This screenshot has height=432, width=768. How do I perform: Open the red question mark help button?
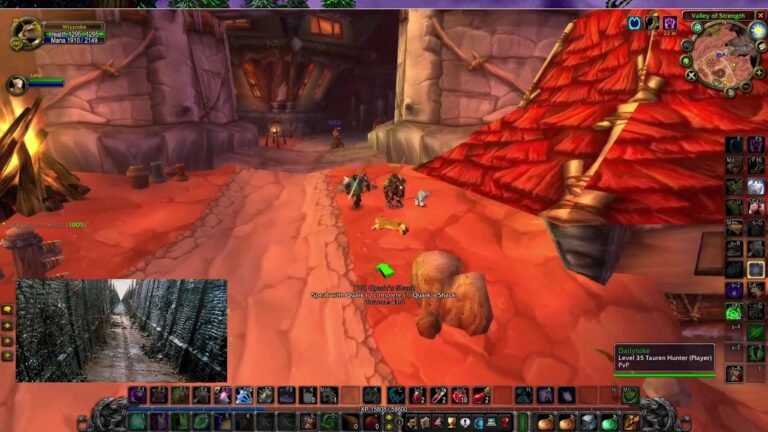coord(505,422)
